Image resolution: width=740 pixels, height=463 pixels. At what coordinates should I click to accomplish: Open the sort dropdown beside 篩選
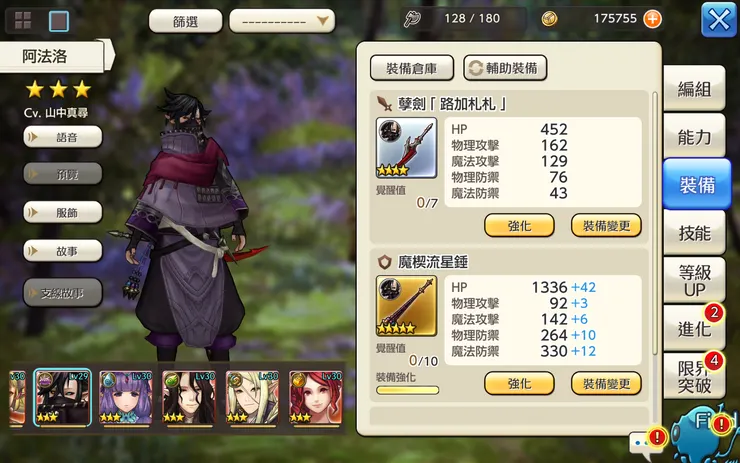coord(282,20)
